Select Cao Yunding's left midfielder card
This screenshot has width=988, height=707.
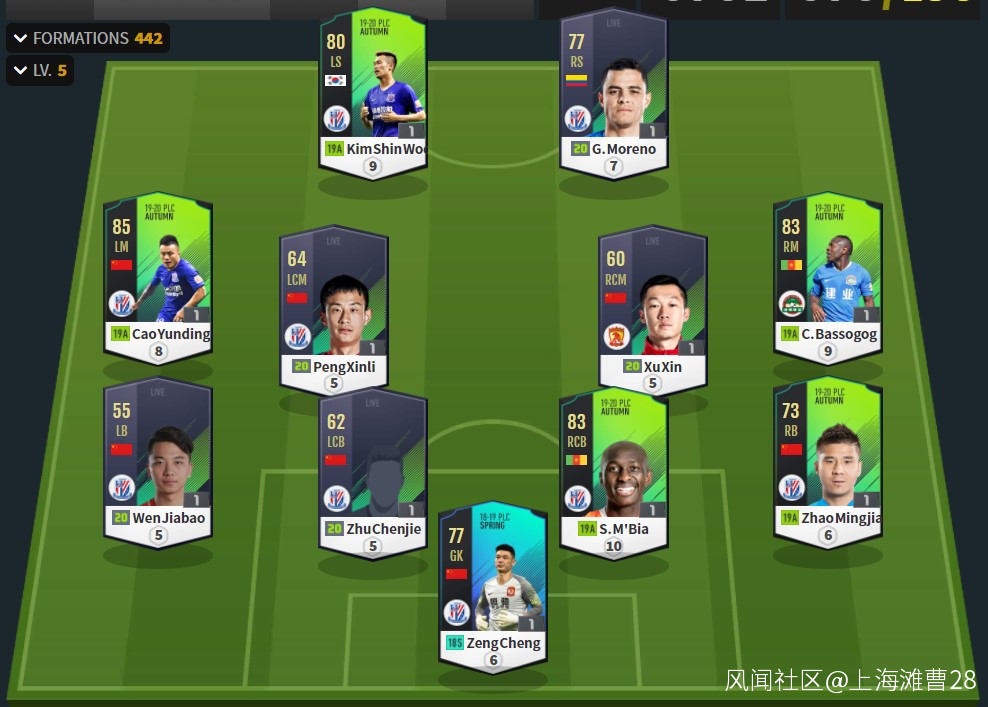tap(158, 275)
